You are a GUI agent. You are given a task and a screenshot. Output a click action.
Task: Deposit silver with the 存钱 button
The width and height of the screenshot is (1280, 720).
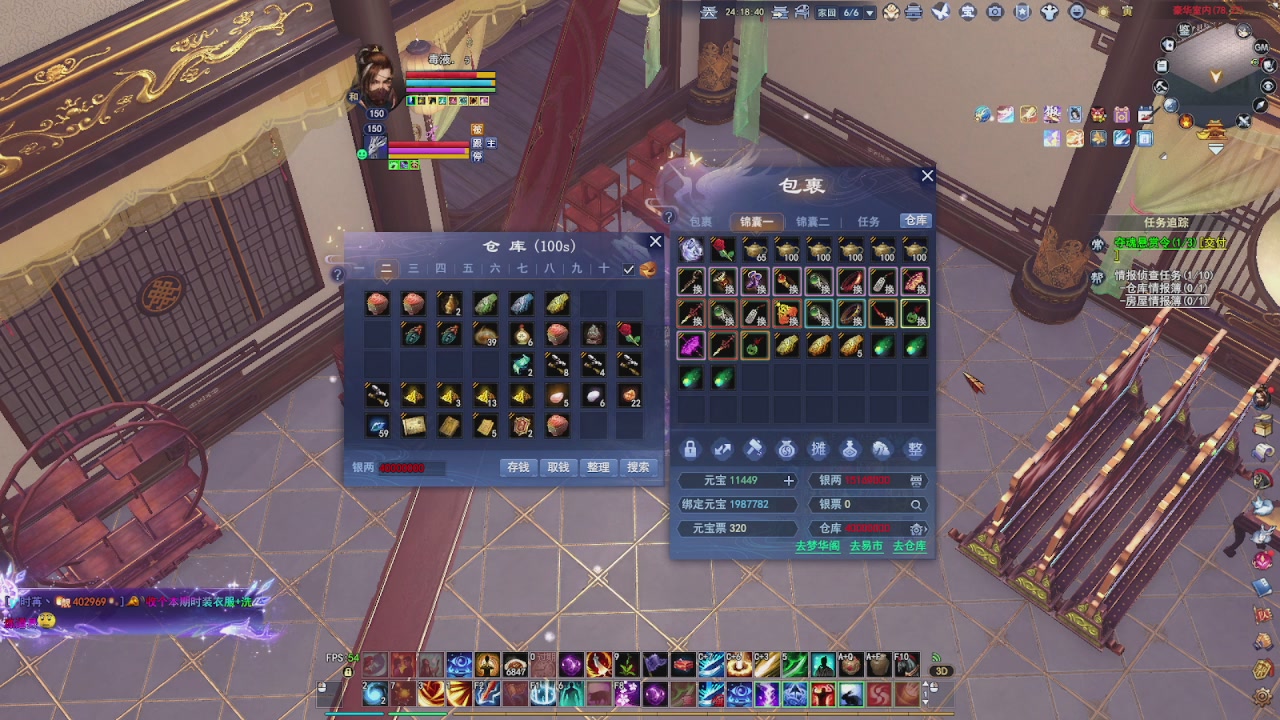(518, 467)
